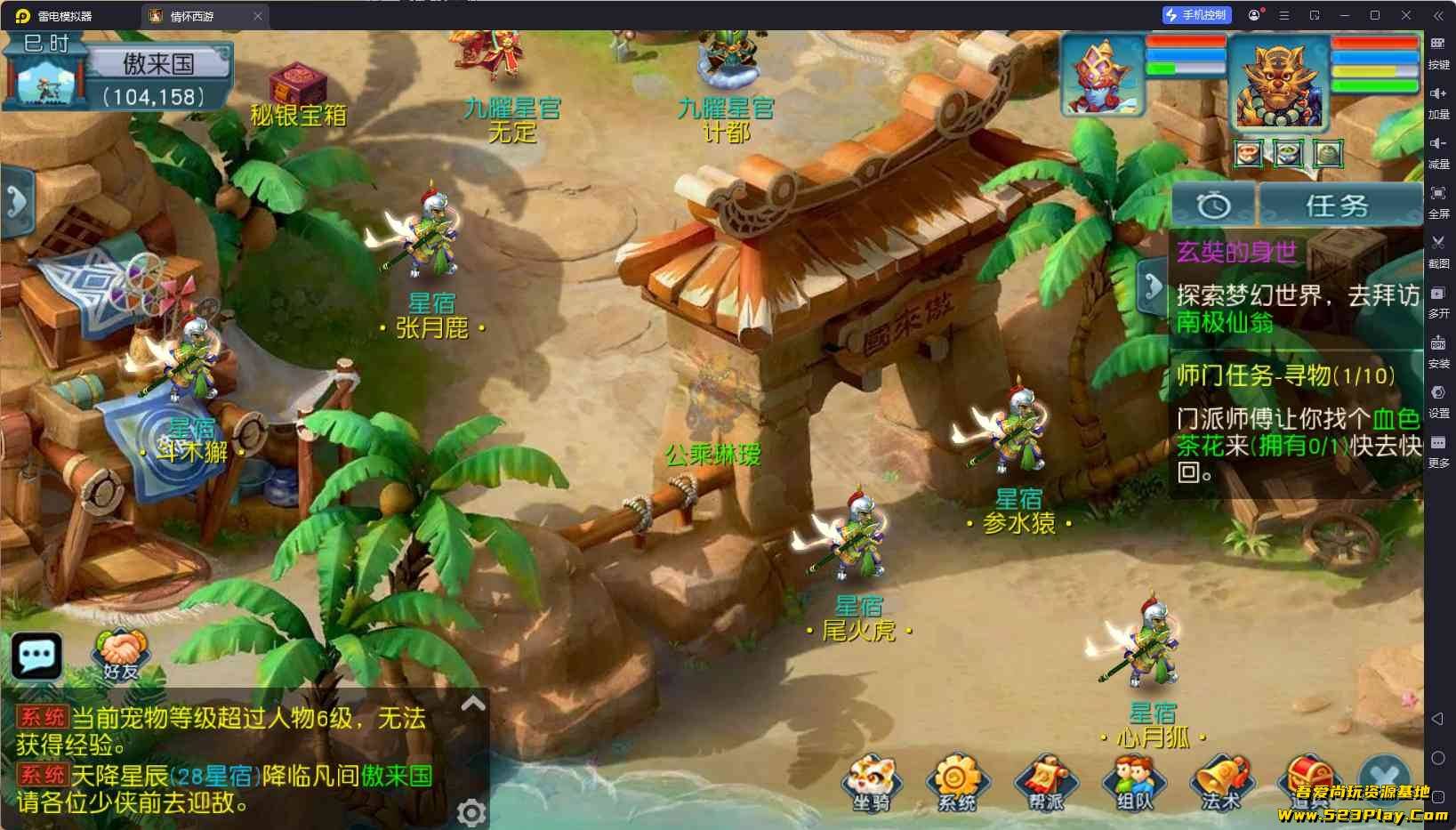Image resolution: width=1456 pixels, height=830 pixels.
Task: Switch to the 任务 quest tab
Action: tap(1337, 205)
